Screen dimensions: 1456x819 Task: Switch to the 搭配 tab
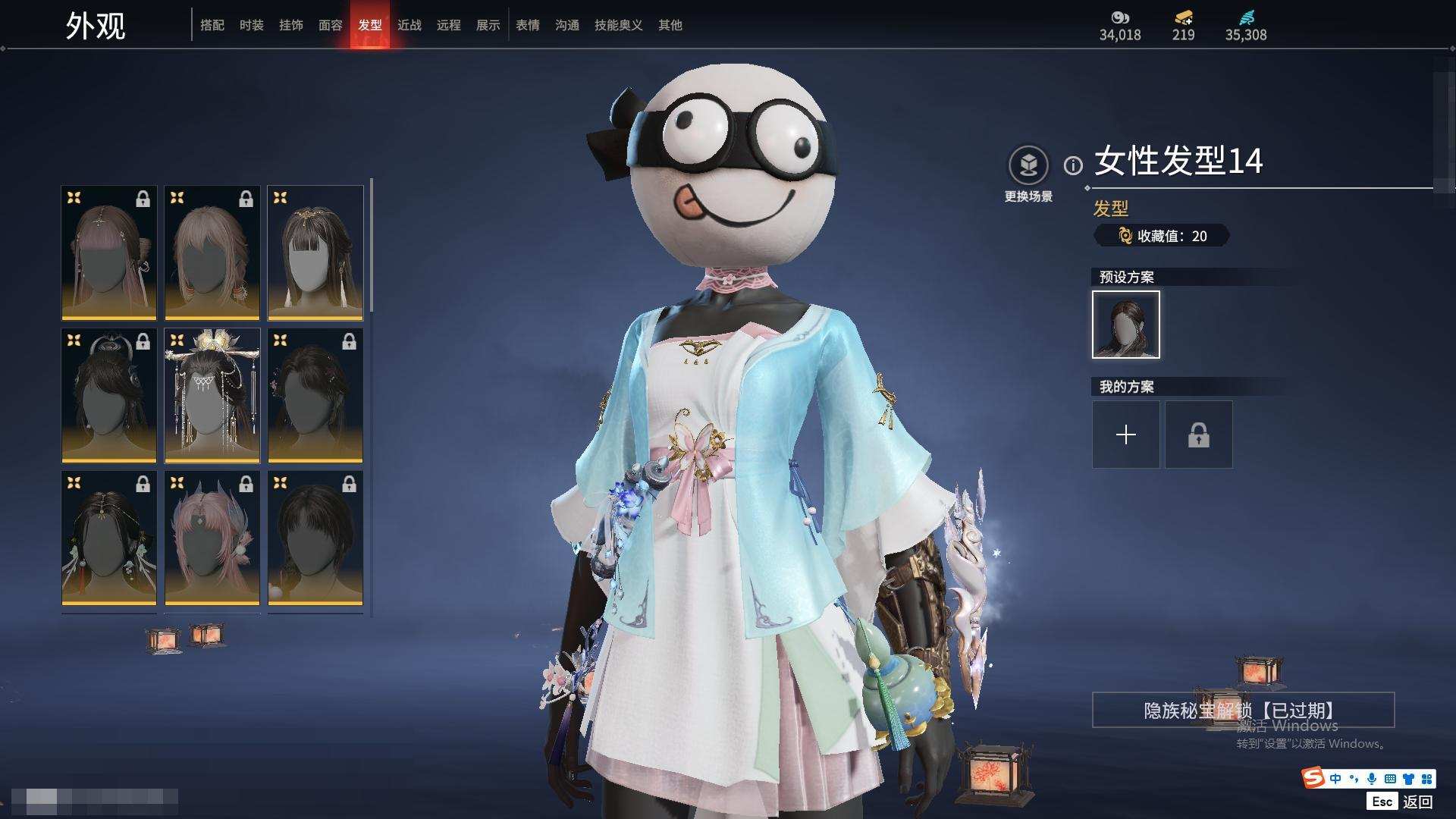[212, 25]
